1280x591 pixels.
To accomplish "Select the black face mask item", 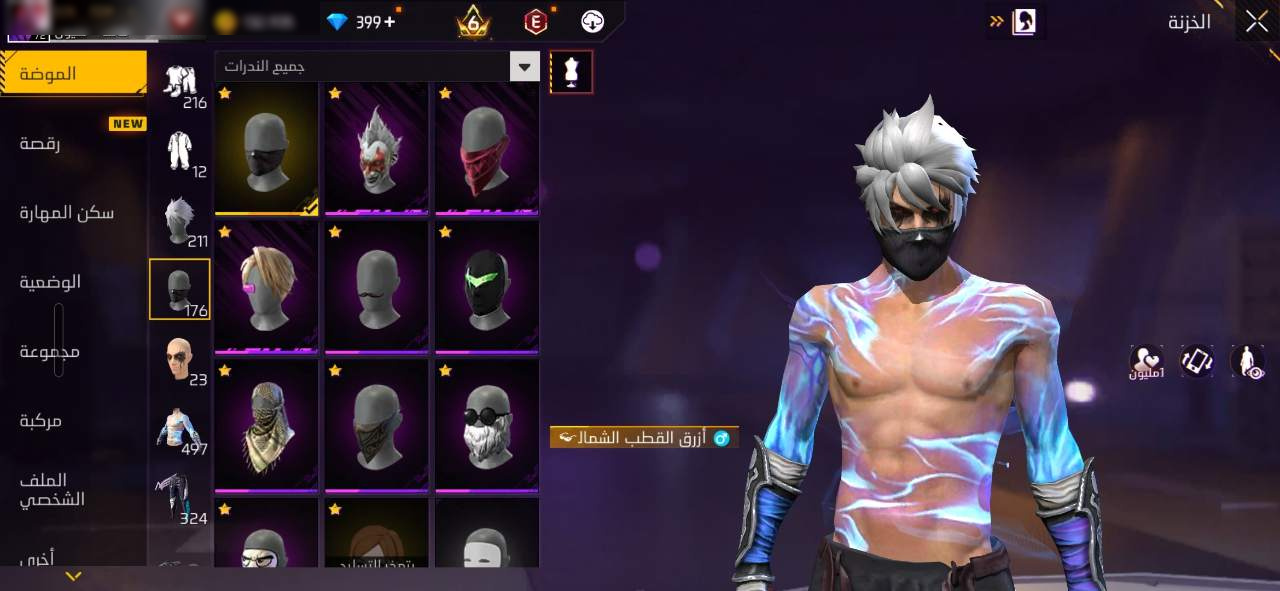I will [267, 148].
